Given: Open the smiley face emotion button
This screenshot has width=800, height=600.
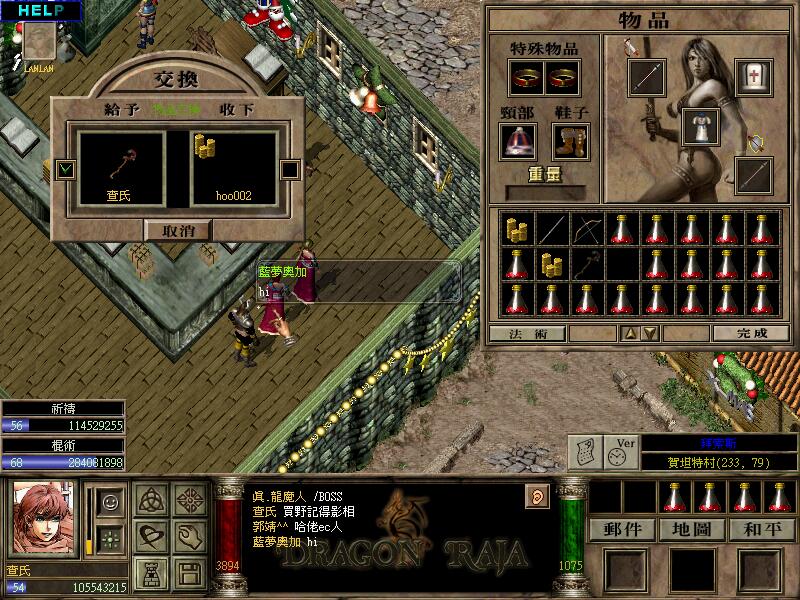Looking at the screenshot, I should click(110, 498).
